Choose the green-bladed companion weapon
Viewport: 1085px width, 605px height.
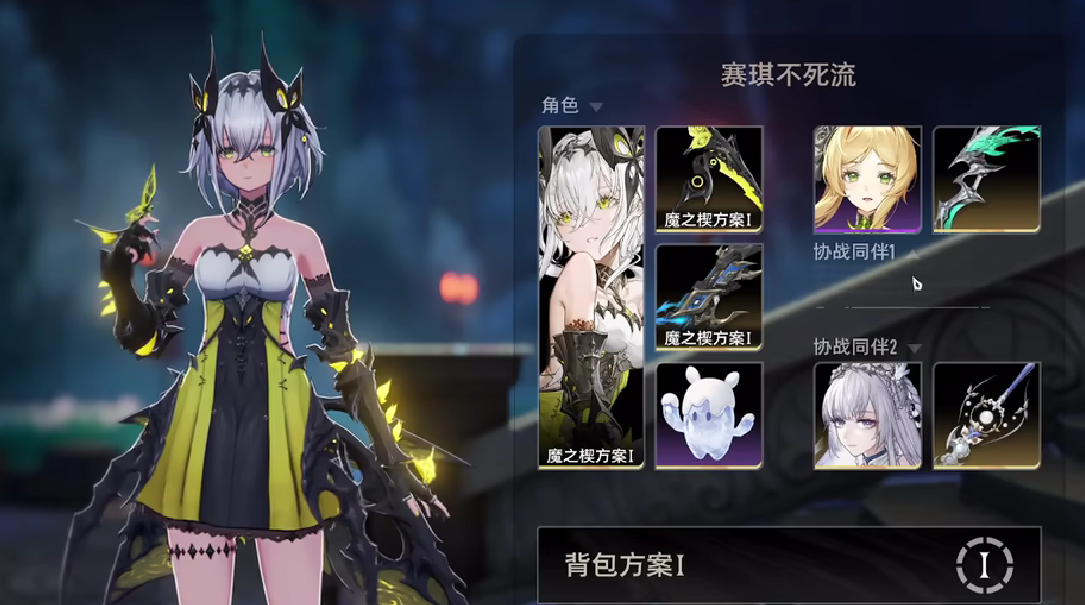(x=987, y=178)
